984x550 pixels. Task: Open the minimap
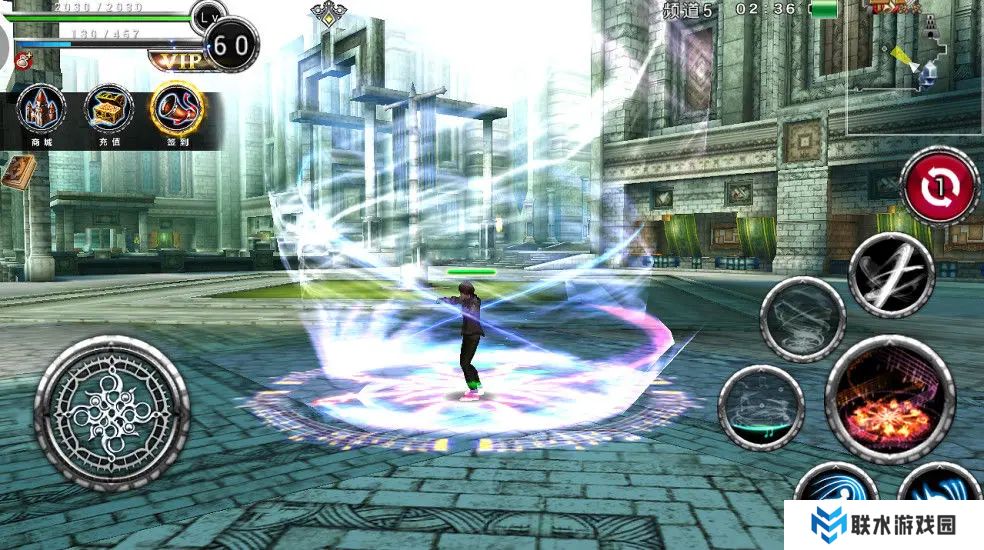point(913,68)
